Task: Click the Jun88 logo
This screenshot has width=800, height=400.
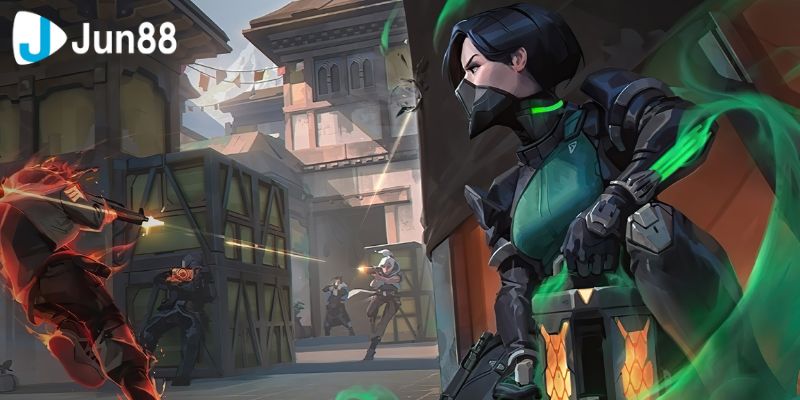Action: click(x=94, y=39)
